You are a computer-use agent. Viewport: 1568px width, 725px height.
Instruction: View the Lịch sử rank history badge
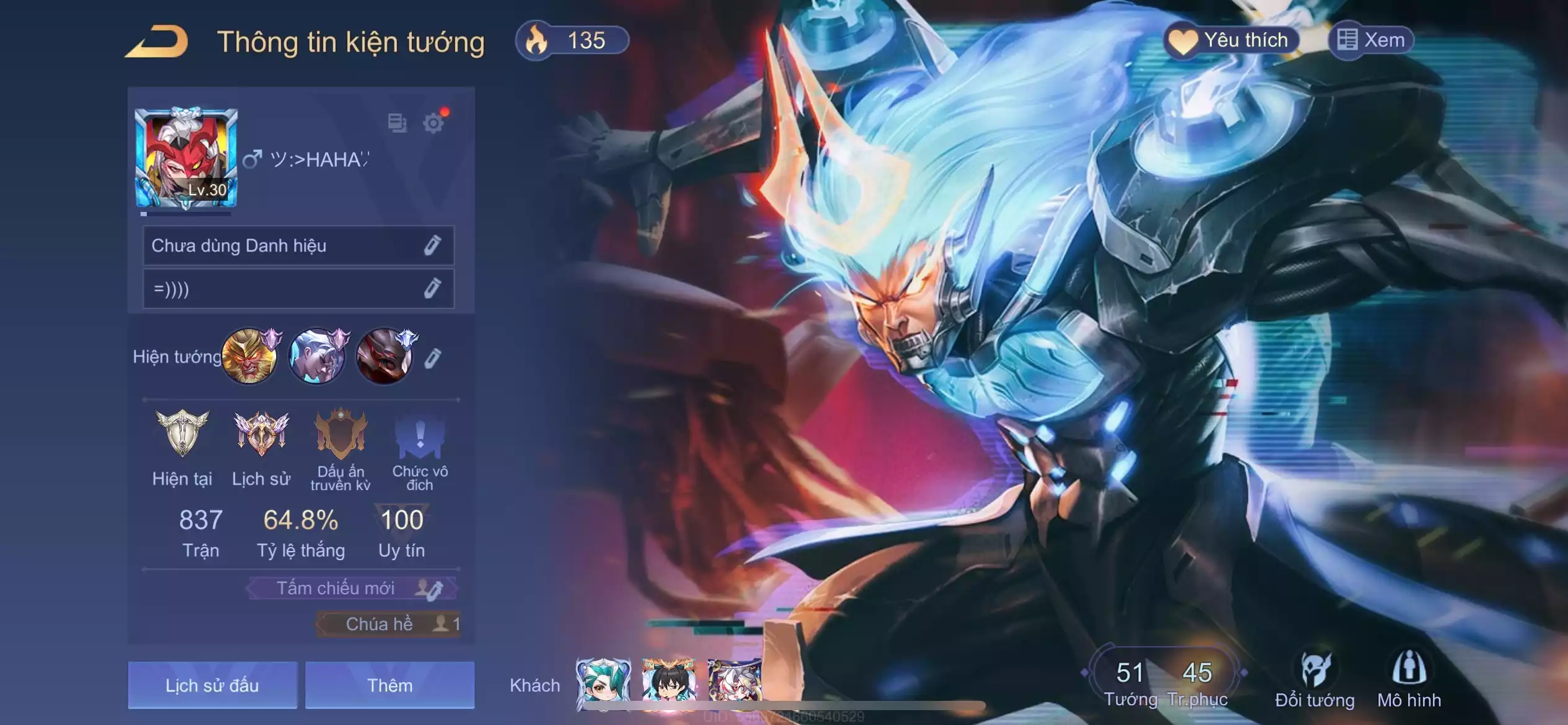(x=261, y=434)
